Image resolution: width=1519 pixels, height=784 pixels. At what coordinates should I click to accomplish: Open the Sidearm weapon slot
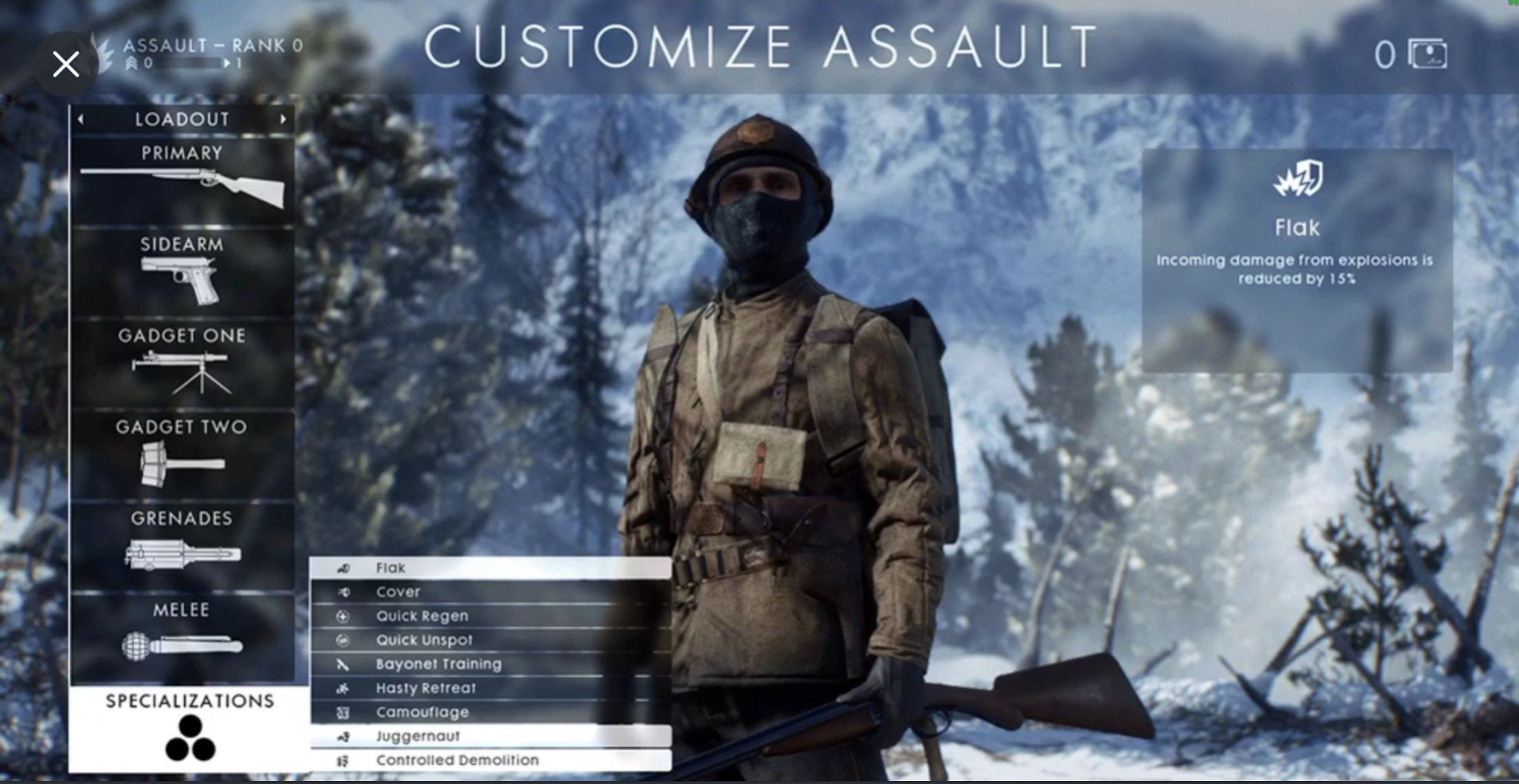(x=182, y=275)
